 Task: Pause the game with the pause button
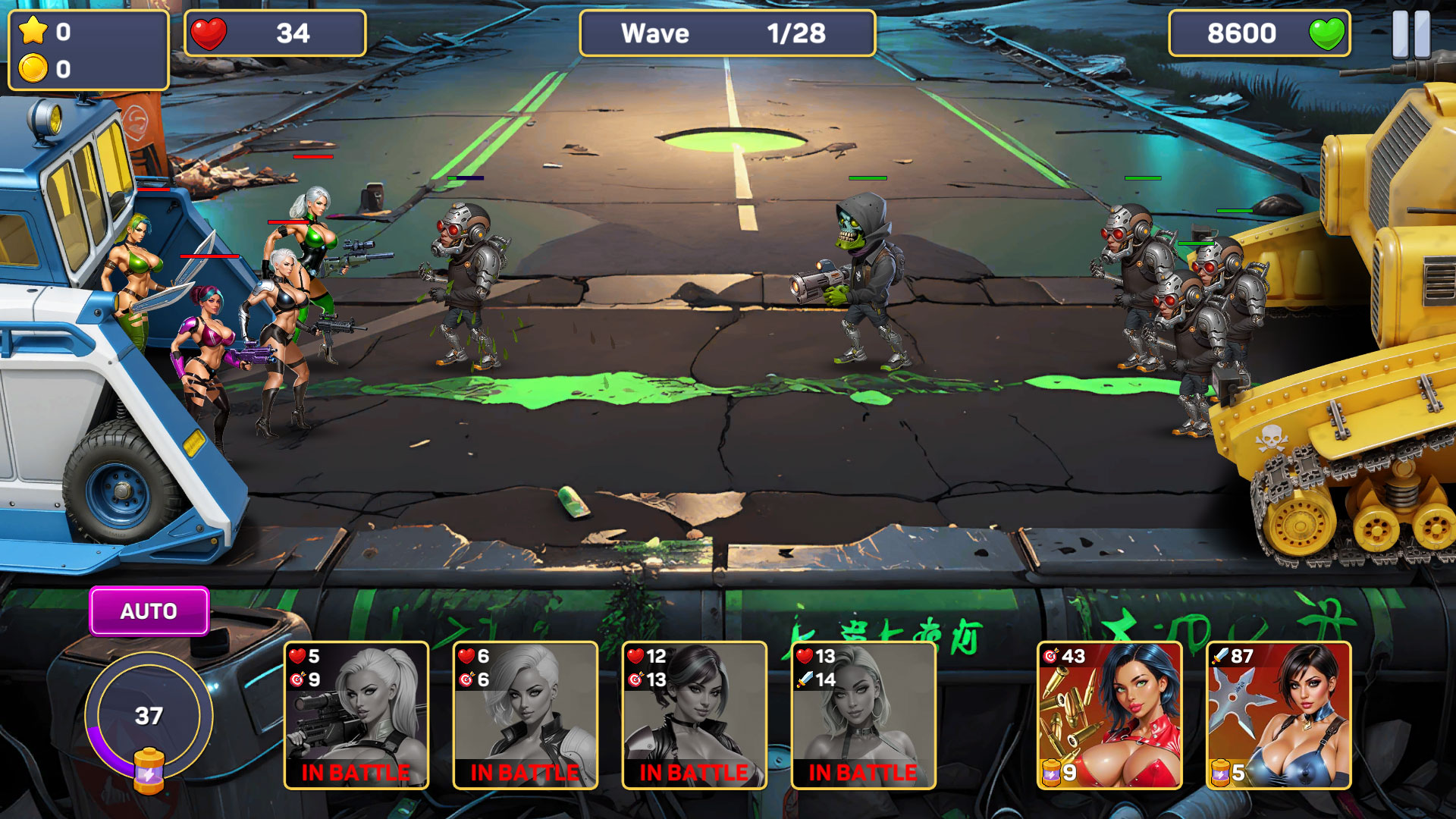click(1410, 34)
